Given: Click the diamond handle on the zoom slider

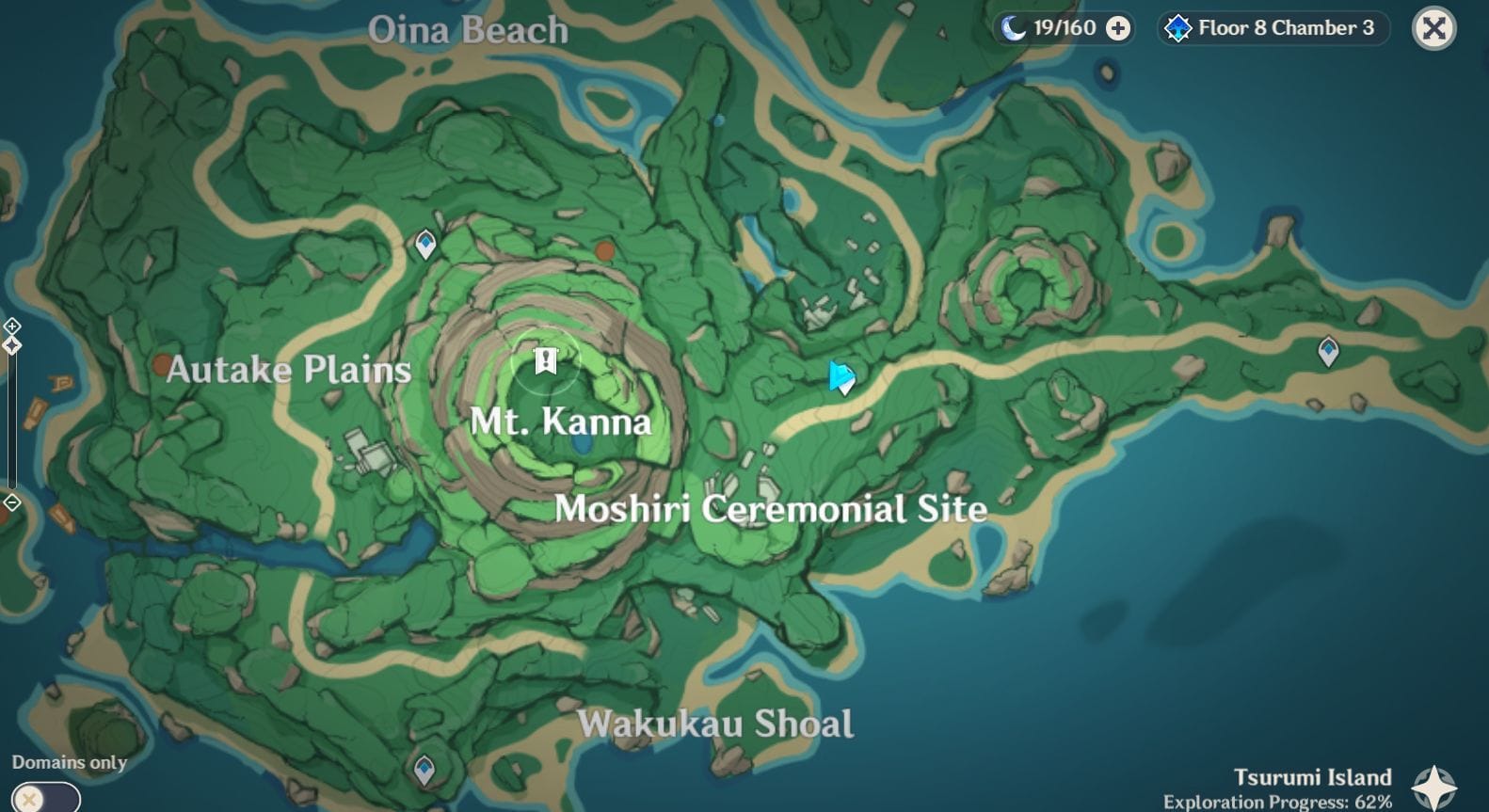Looking at the screenshot, I should [x=12, y=346].
